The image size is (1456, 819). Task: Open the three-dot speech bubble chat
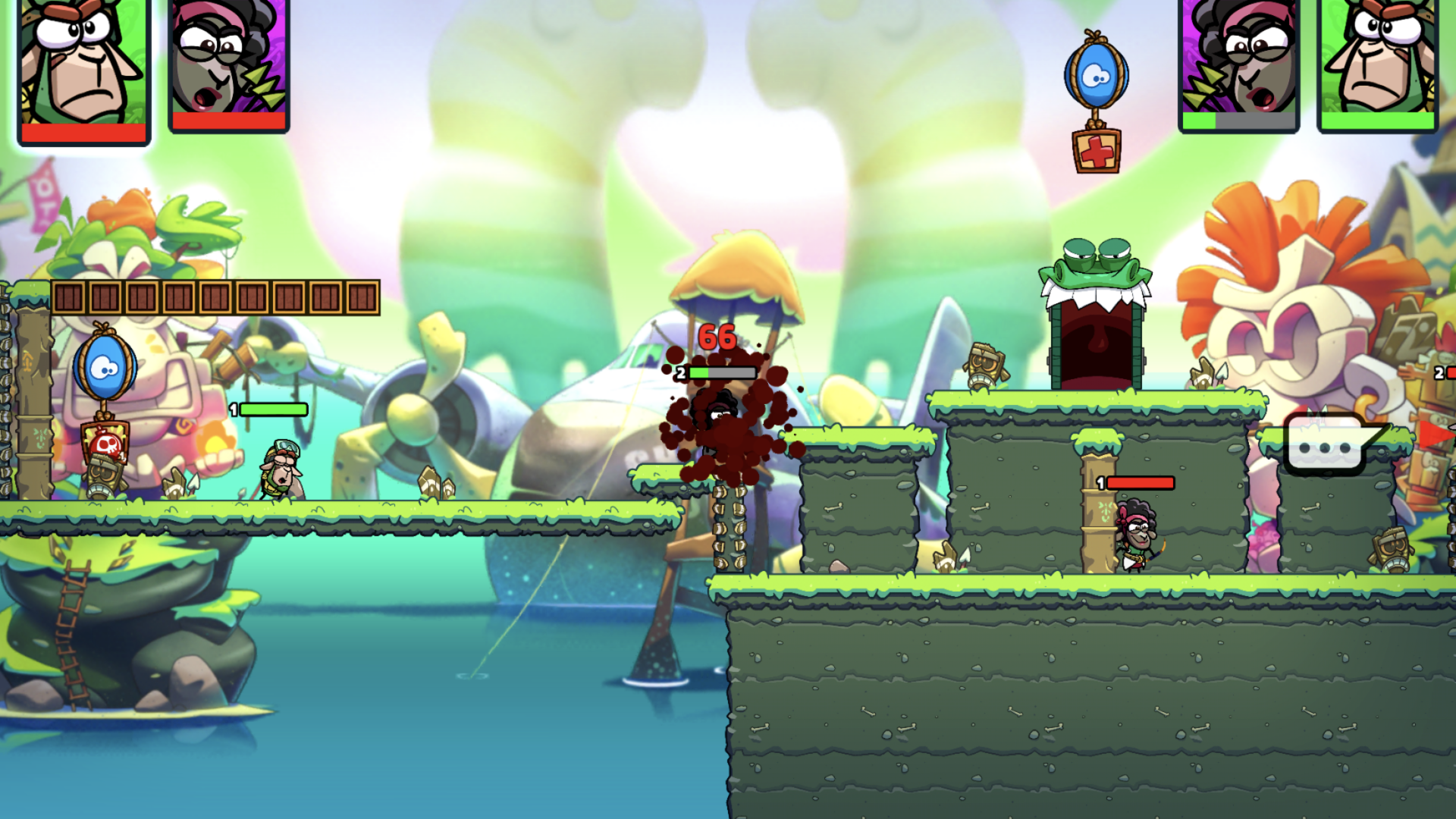point(1326,446)
